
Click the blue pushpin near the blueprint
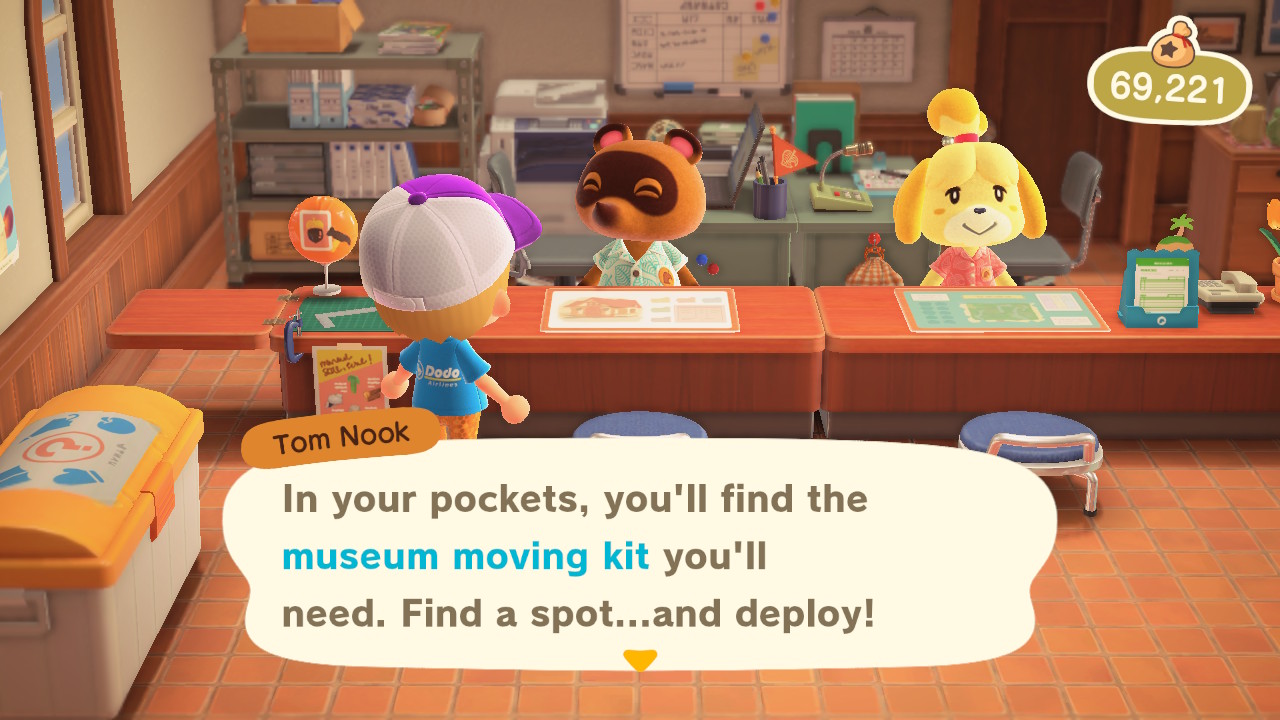[702, 258]
